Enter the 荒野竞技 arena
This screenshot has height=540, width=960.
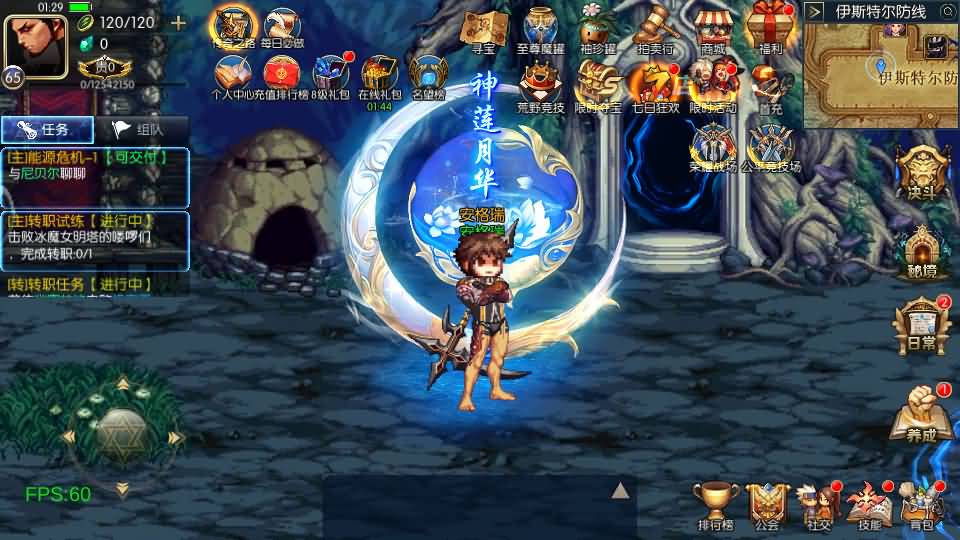(541, 85)
